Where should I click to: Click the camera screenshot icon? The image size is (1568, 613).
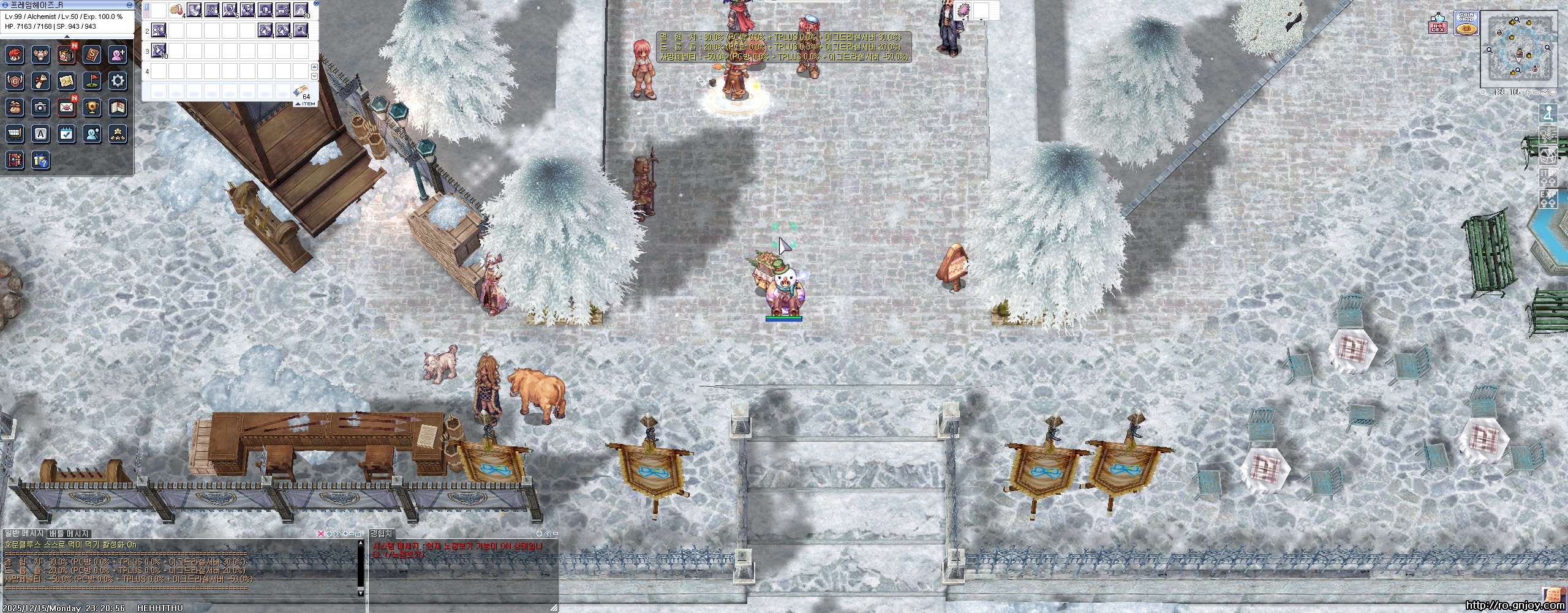point(40,107)
